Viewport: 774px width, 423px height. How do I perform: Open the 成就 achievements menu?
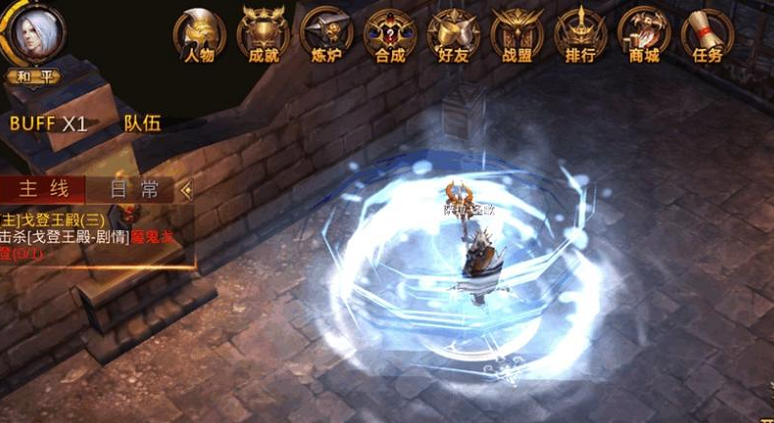[262, 36]
